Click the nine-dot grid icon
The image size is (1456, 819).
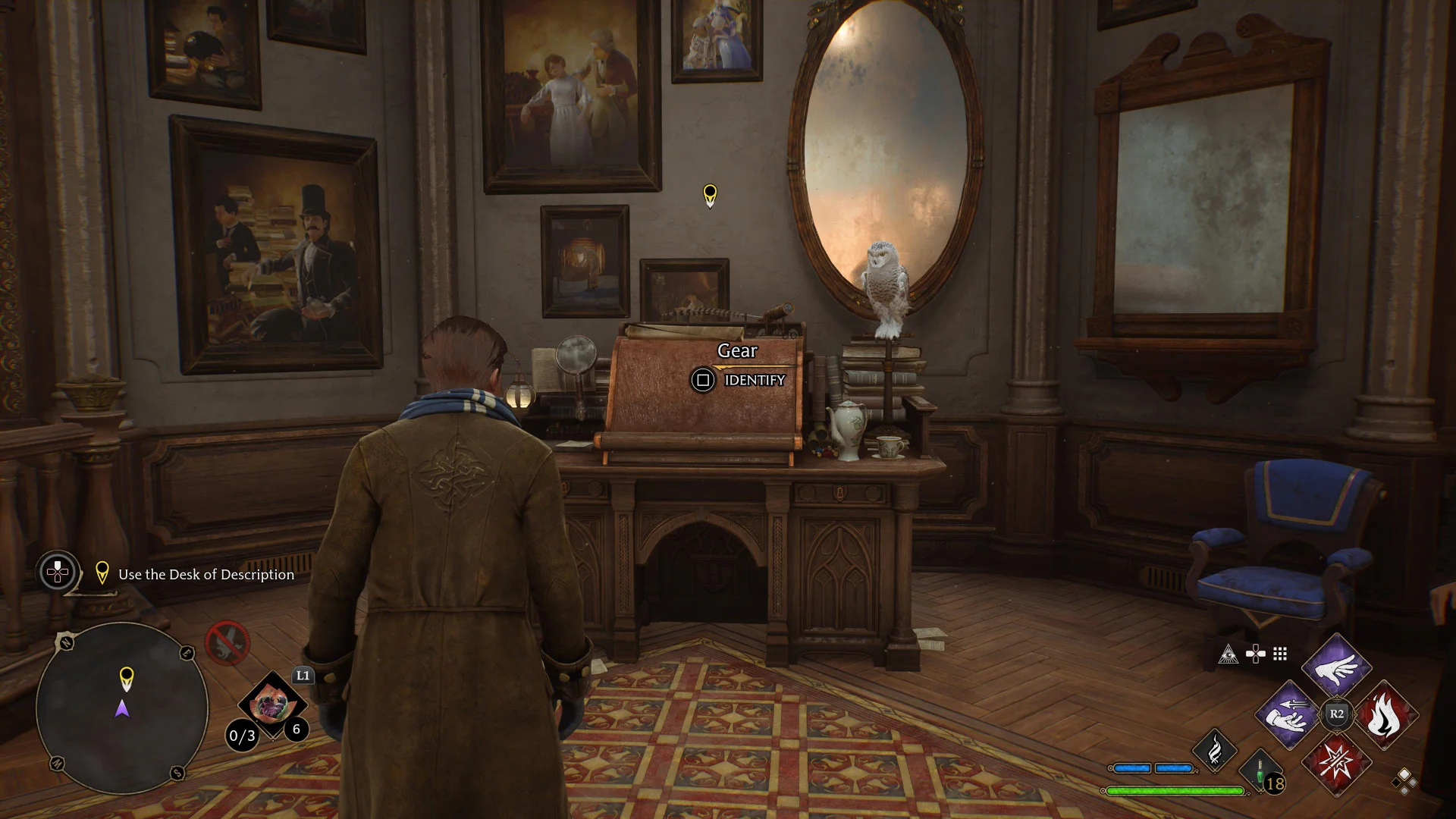click(1280, 654)
